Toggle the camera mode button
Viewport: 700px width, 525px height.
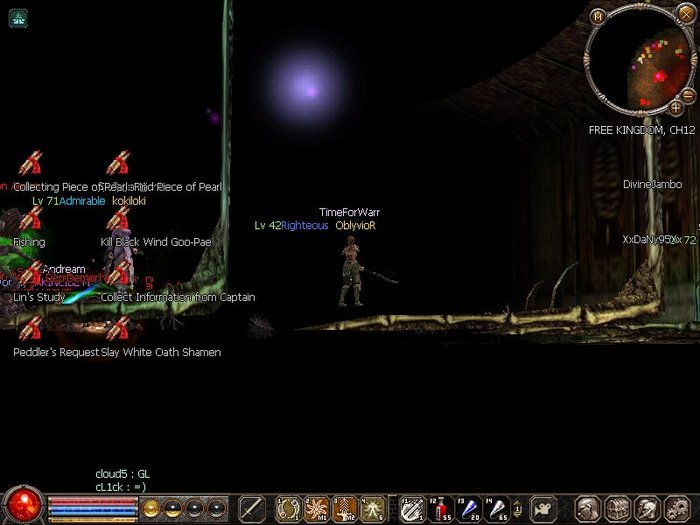point(543,509)
